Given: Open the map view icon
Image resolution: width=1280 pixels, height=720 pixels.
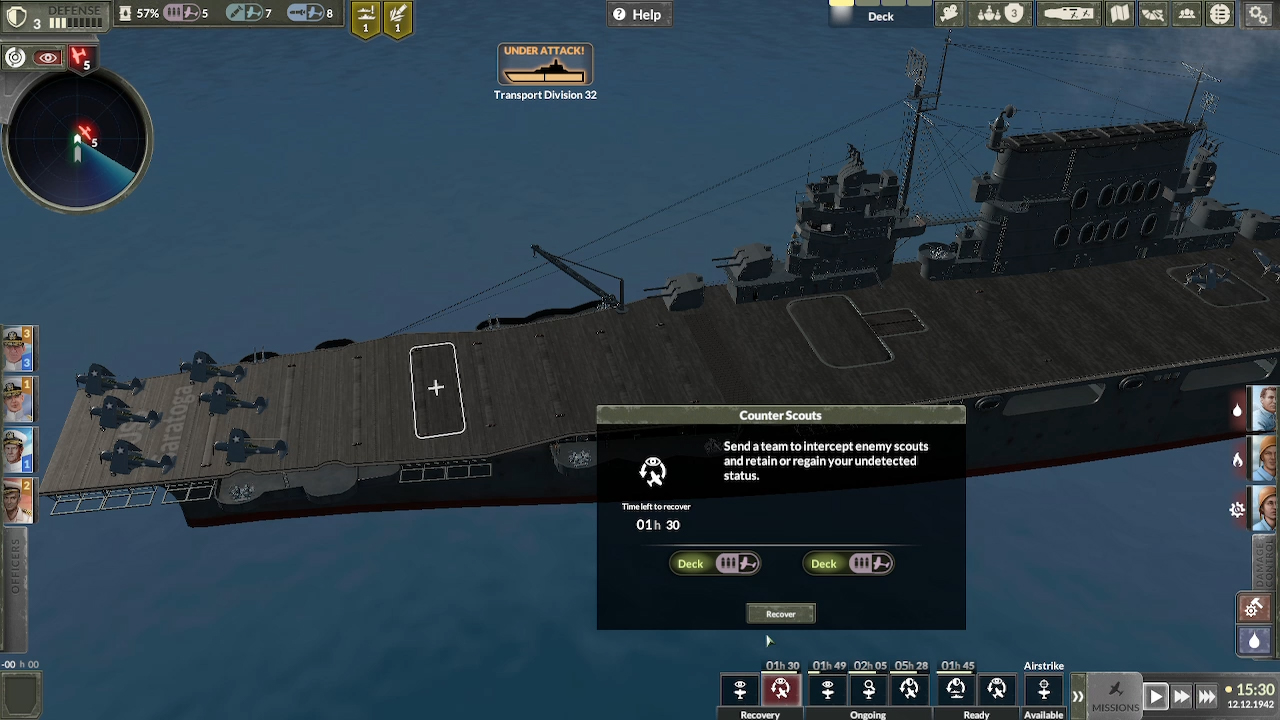Looking at the screenshot, I should [1120, 14].
